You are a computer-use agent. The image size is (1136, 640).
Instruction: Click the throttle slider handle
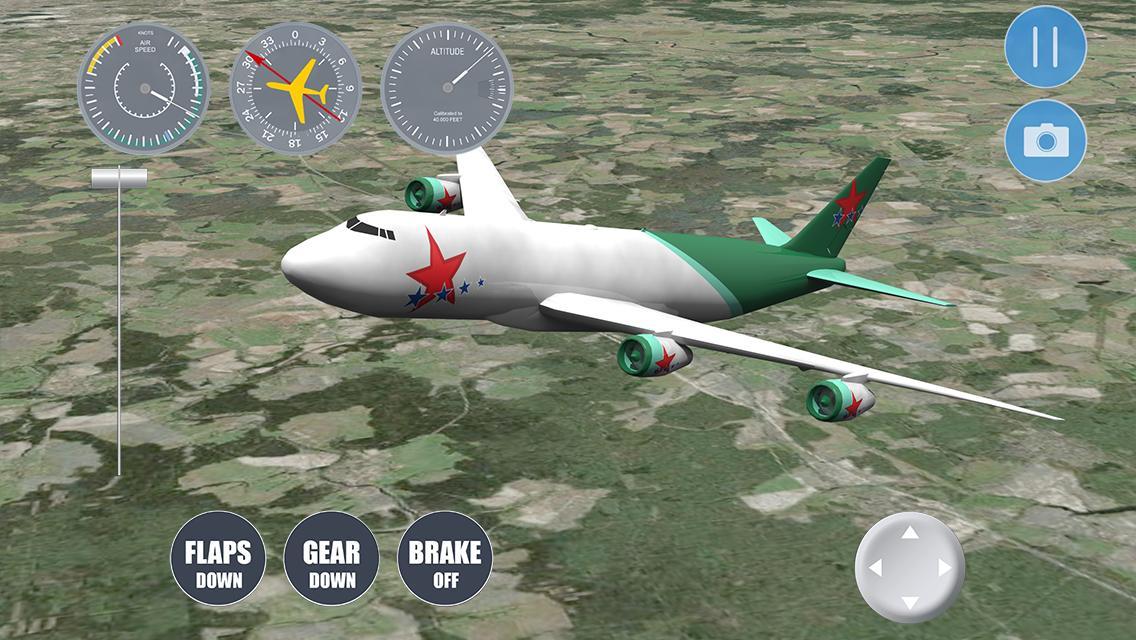point(119,178)
